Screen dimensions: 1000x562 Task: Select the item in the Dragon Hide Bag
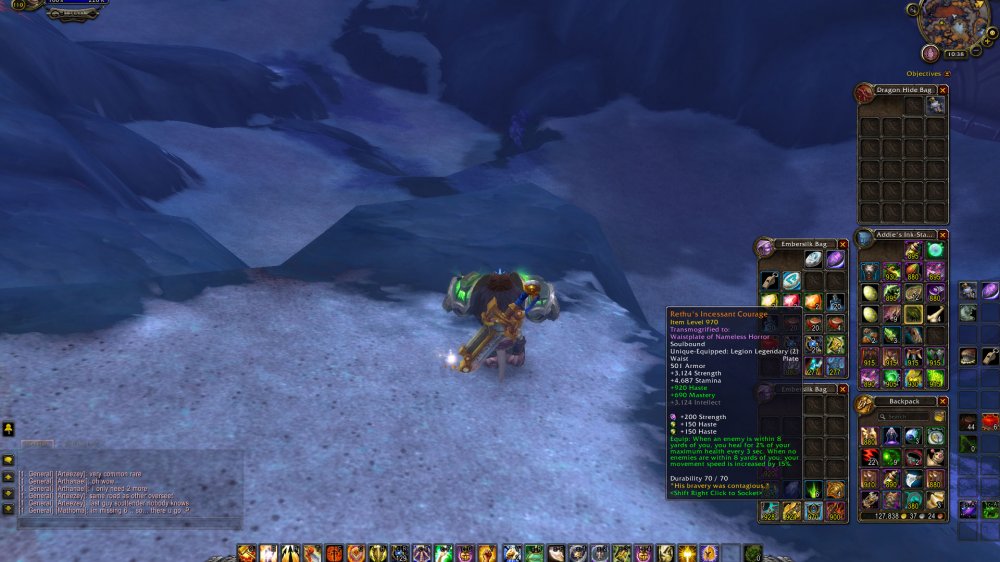point(936,105)
